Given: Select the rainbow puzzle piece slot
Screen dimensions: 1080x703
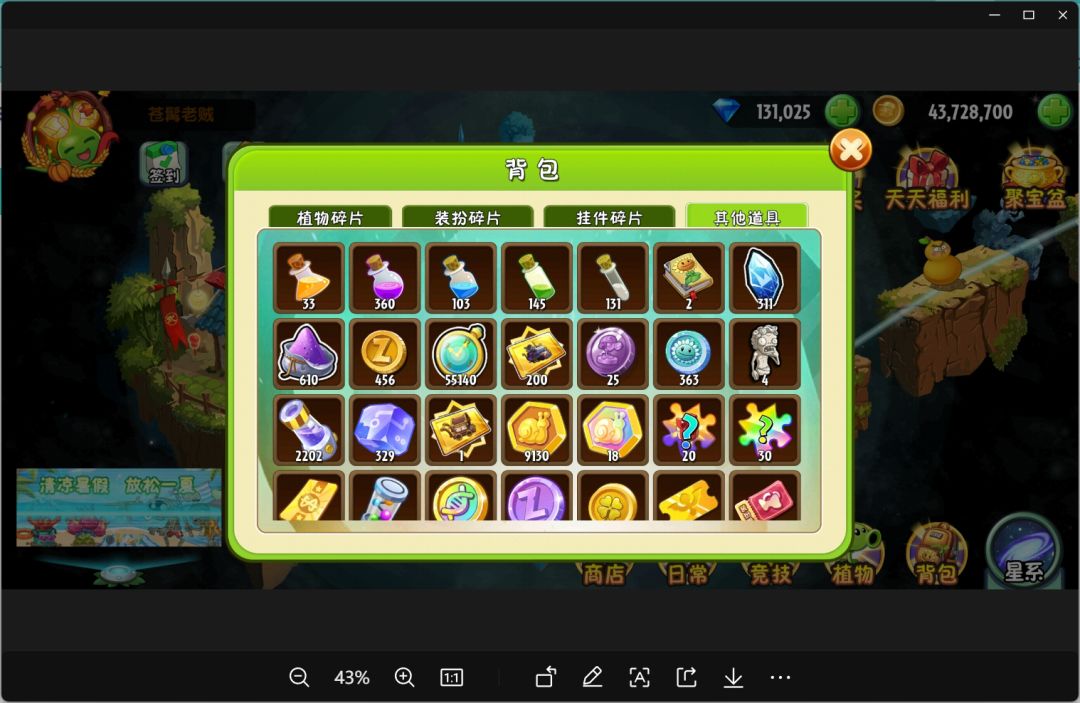Looking at the screenshot, I should (x=764, y=430).
